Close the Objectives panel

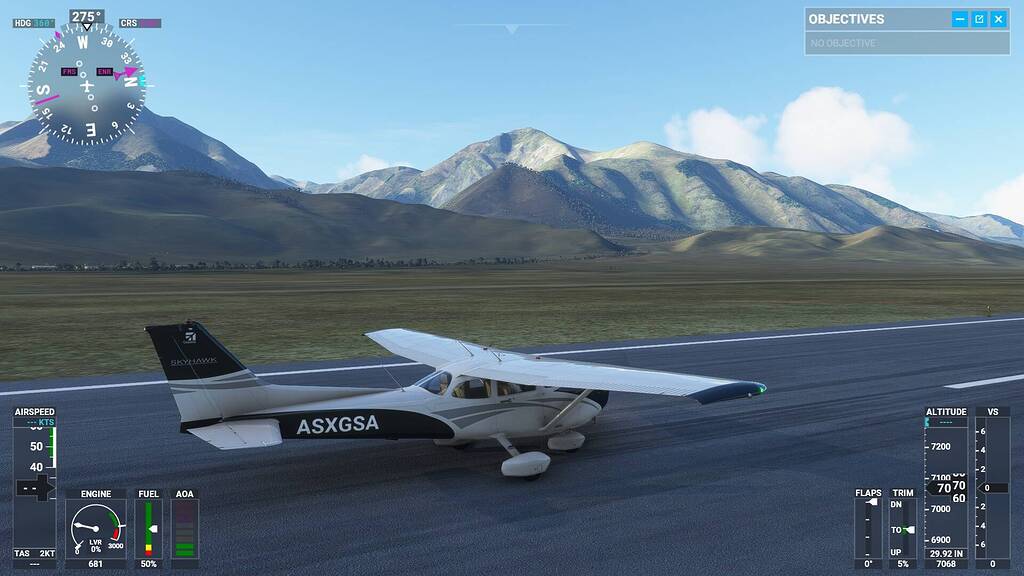point(998,19)
